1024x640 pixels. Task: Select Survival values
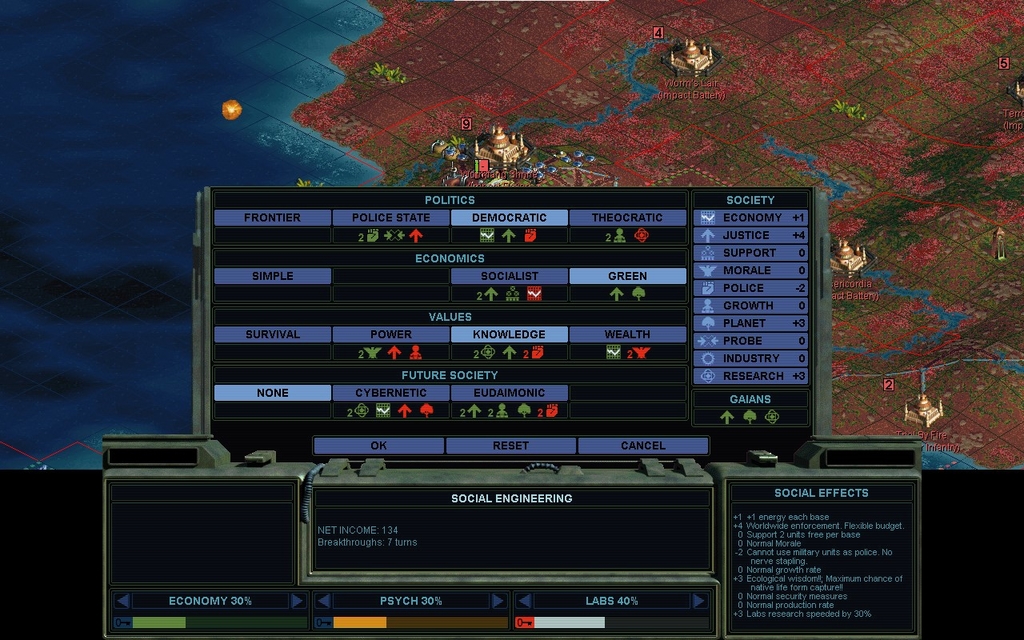(x=272, y=335)
